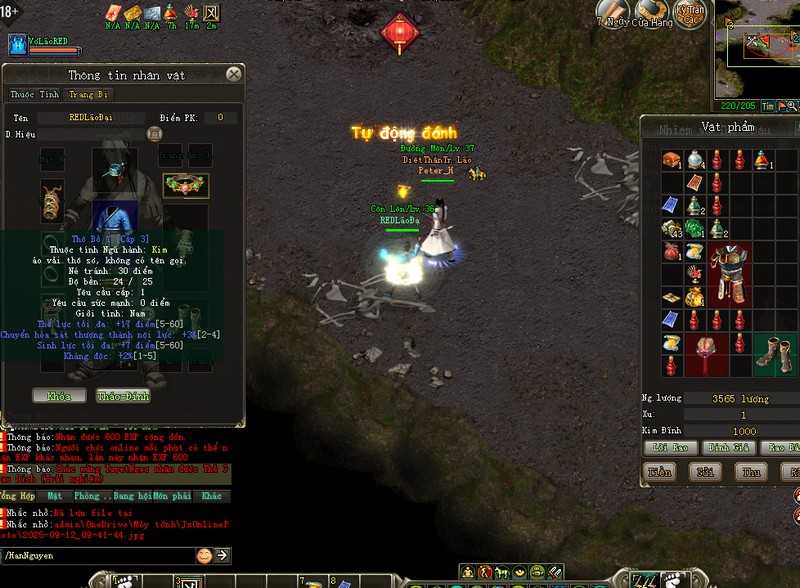Open the chat emoji picker
This screenshot has width=800, height=588.
[x=204, y=555]
